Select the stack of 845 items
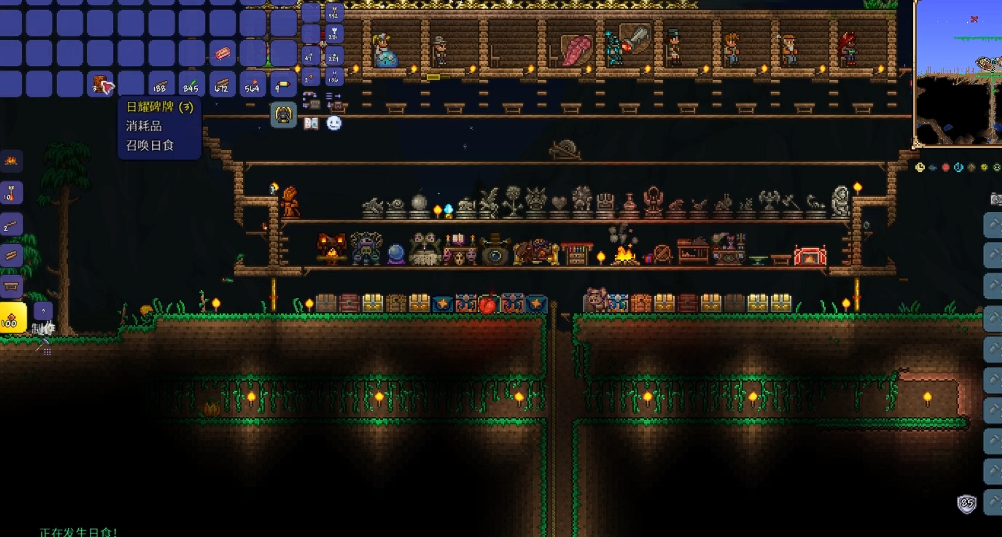This screenshot has width=1002, height=537. (191, 84)
